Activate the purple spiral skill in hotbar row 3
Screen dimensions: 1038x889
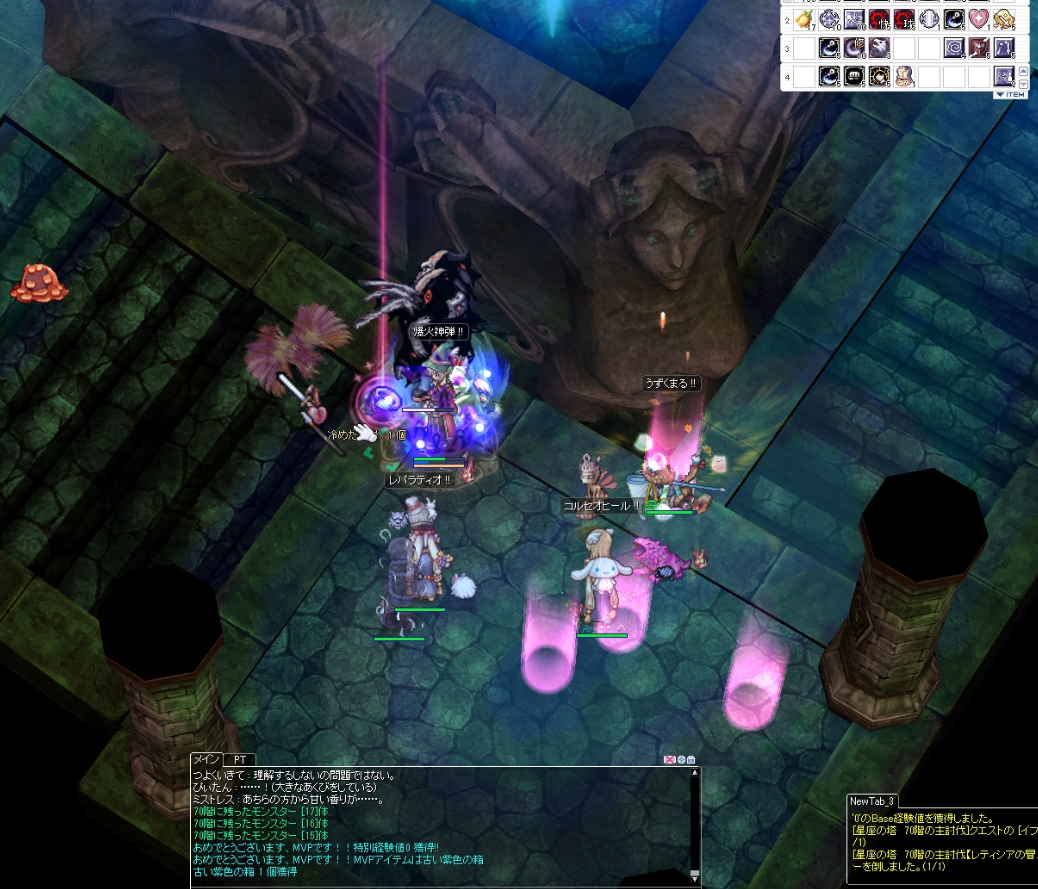pyautogui.click(x=954, y=47)
